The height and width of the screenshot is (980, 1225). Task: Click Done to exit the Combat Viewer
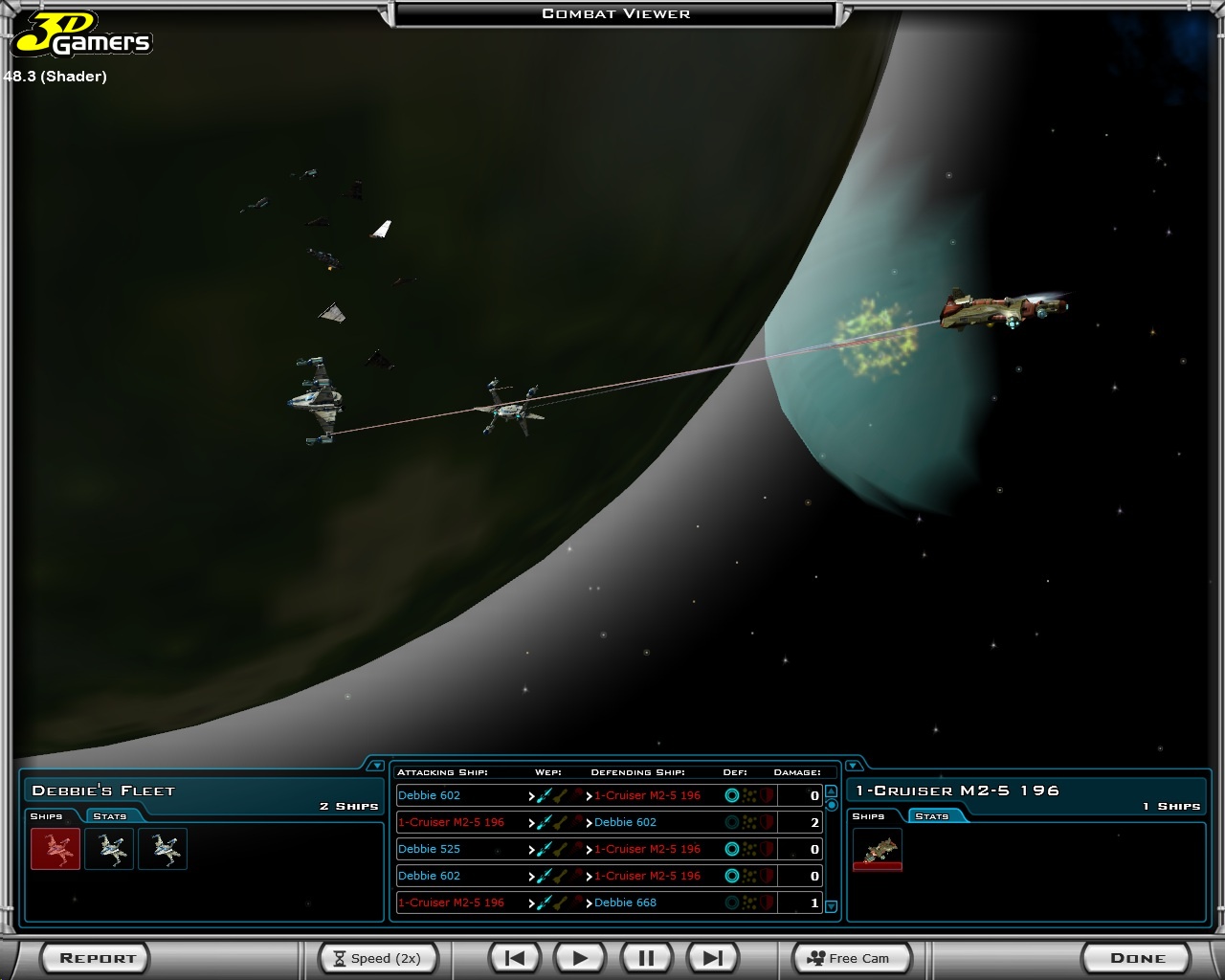(x=1136, y=957)
